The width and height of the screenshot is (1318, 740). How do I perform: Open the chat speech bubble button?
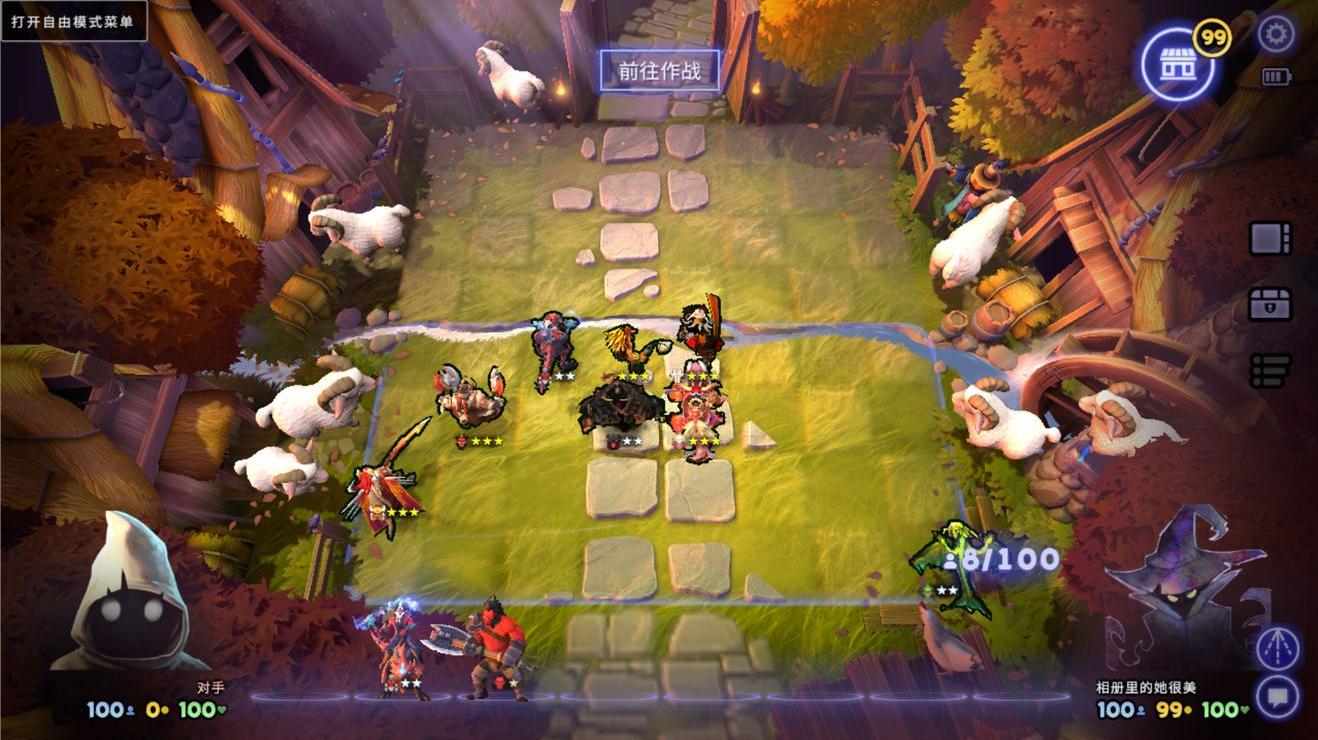click(x=1278, y=696)
